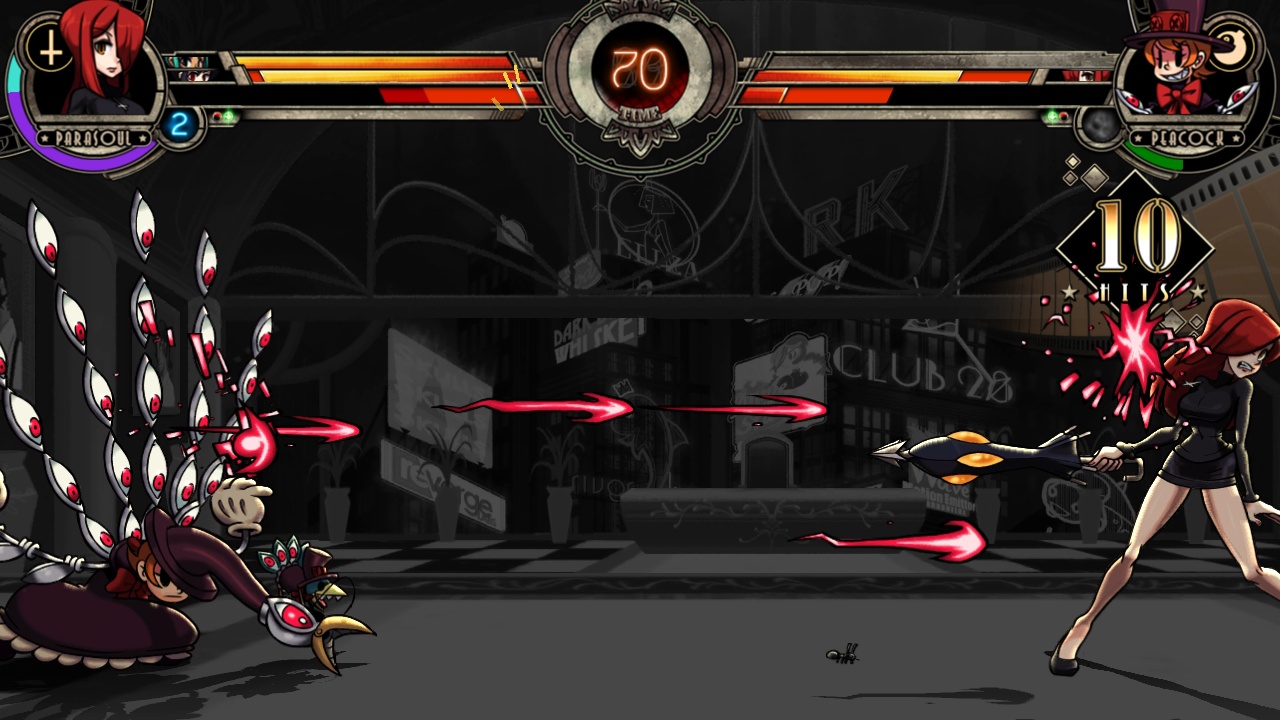Click the dark round gauge below Peacock's portrait
Viewport: 1280px width, 720px height.
tap(1099, 126)
